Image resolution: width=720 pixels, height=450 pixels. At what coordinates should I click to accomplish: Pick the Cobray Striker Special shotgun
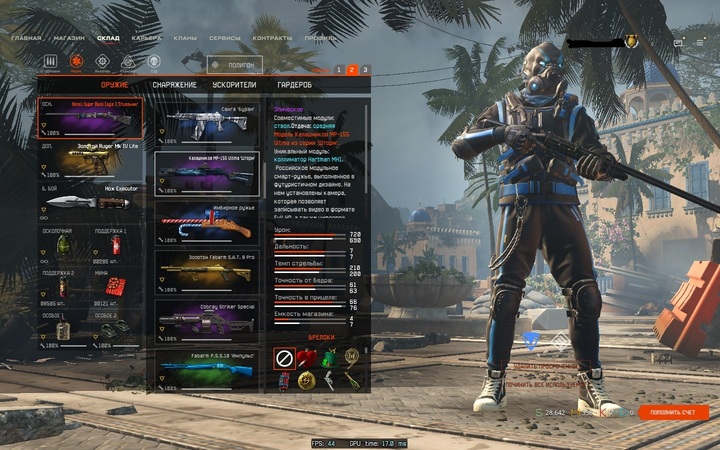pyautogui.click(x=206, y=322)
